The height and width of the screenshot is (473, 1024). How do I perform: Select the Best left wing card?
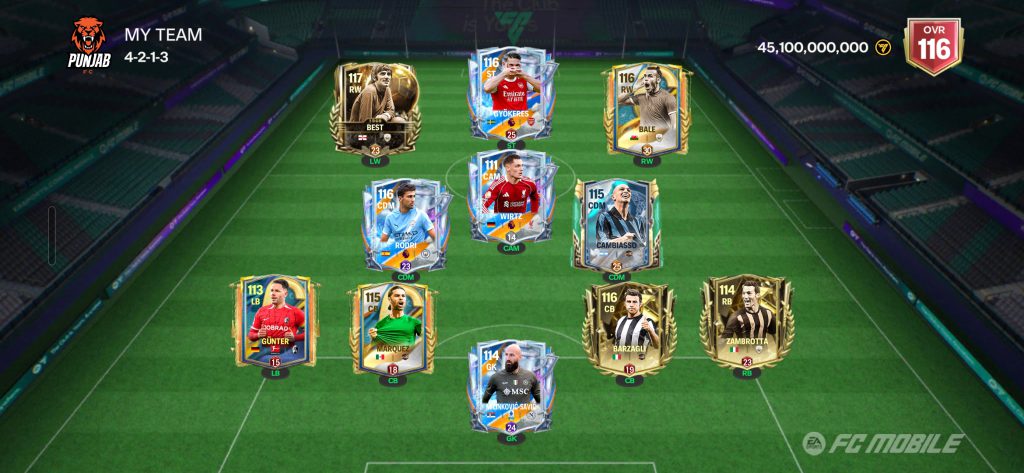click(376, 108)
